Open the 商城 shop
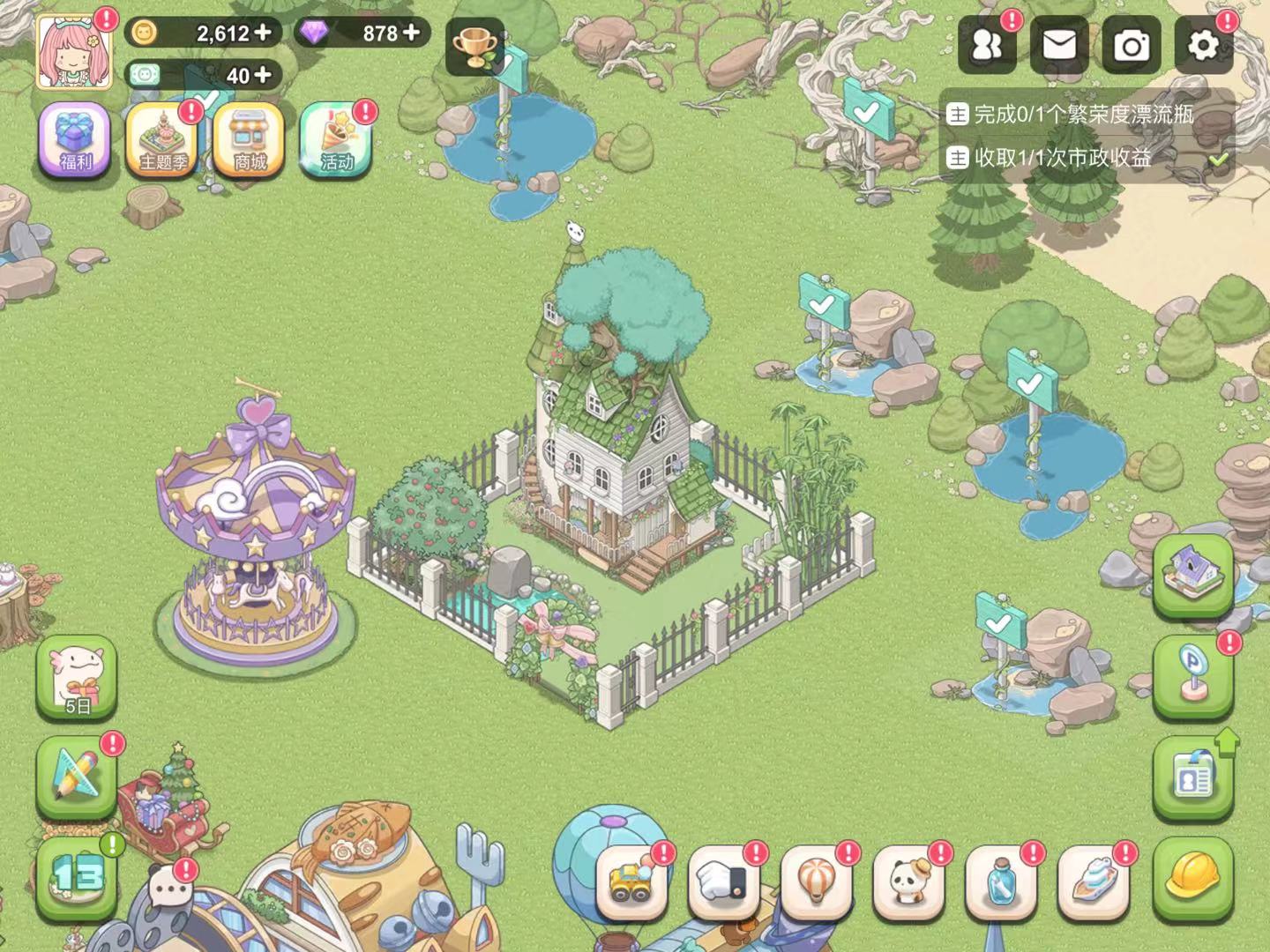Image resolution: width=1270 pixels, height=952 pixels. coord(250,139)
